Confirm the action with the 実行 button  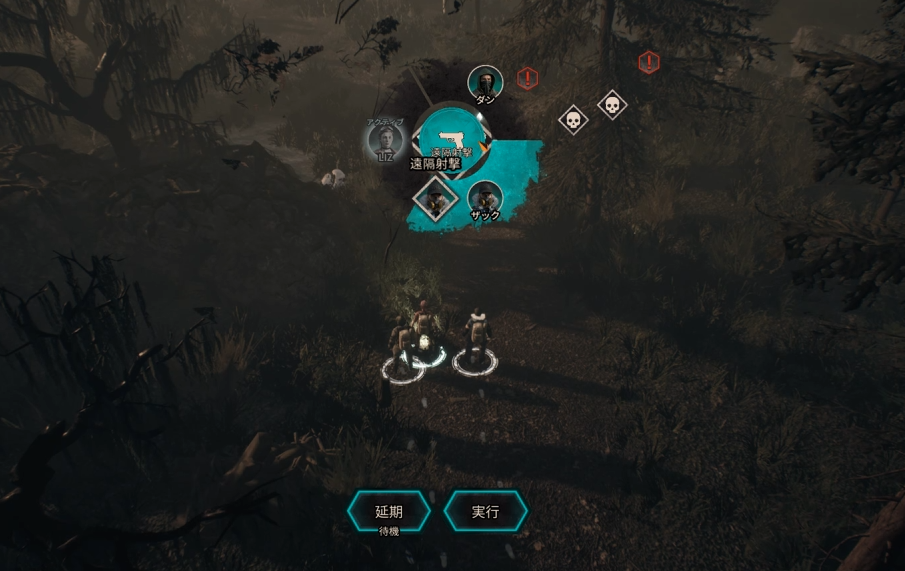tap(485, 511)
